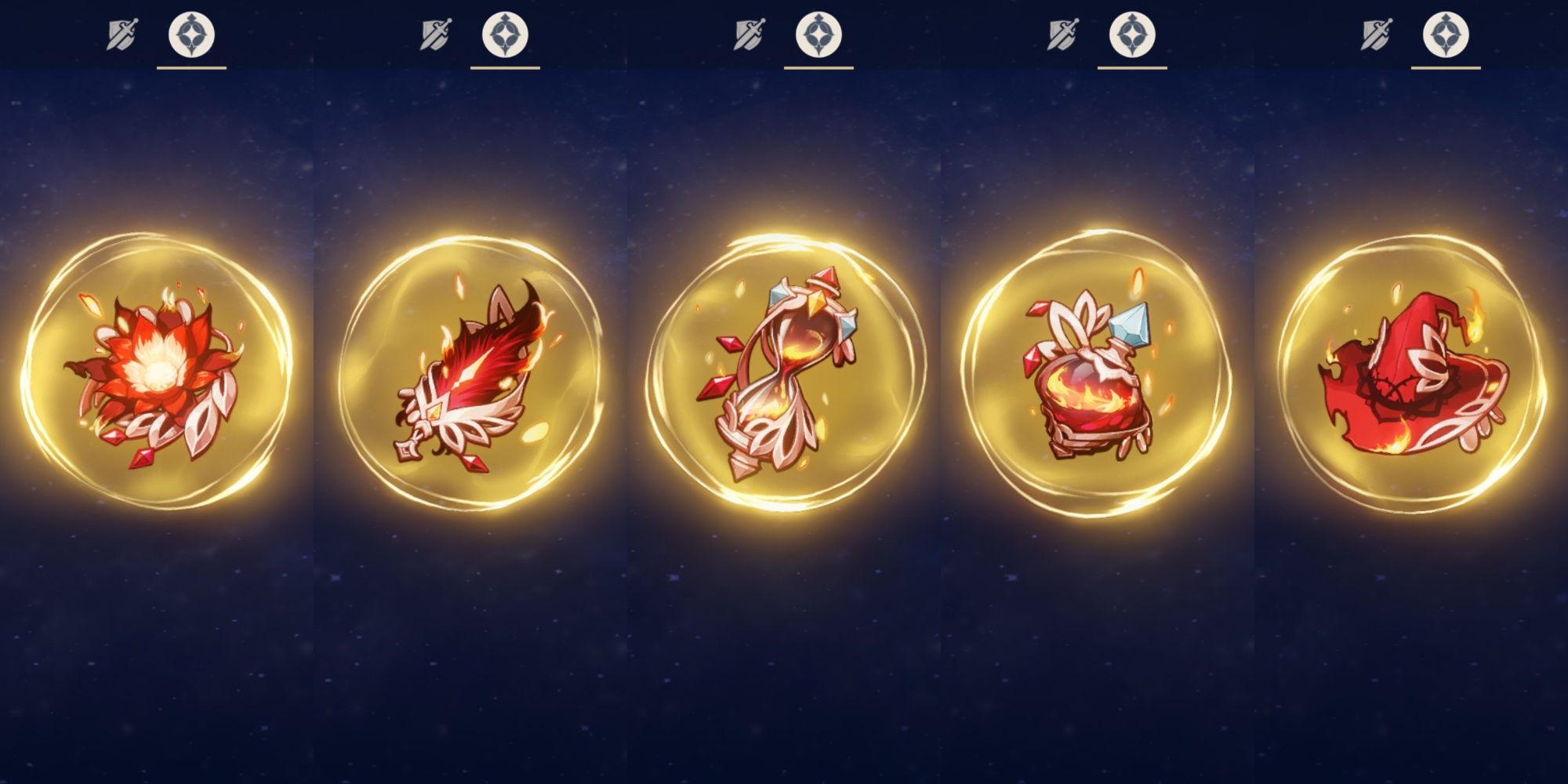Click the gold tab indicator in the third panel
This screenshot has width=1568, height=784.
pyautogui.click(x=819, y=67)
